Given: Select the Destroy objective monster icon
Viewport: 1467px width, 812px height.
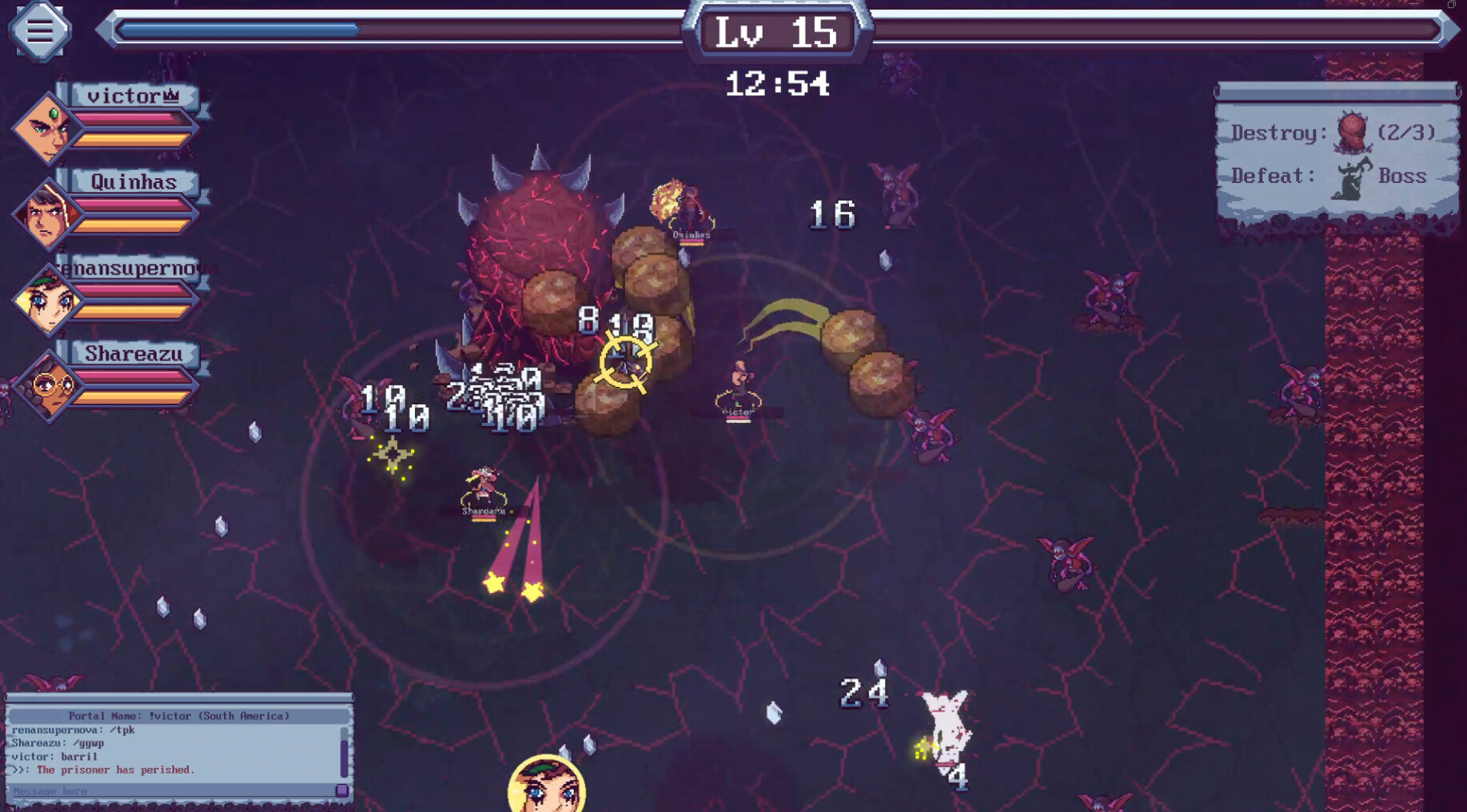Looking at the screenshot, I should click(1354, 130).
